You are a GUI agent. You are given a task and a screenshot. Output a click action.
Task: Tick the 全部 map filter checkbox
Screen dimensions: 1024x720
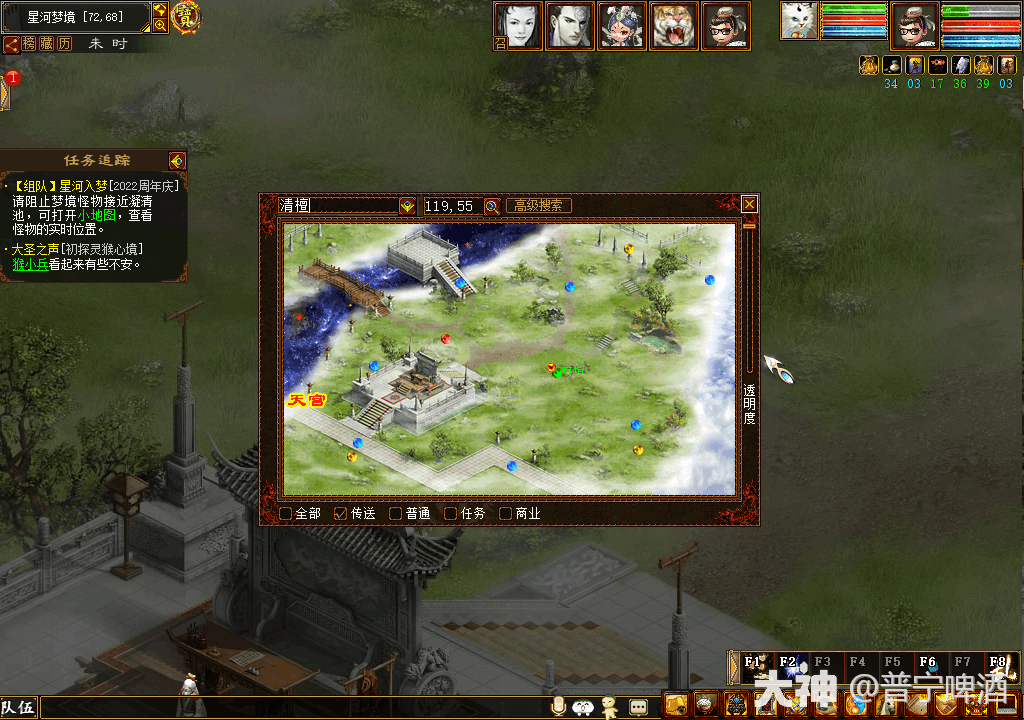[286, 514]
